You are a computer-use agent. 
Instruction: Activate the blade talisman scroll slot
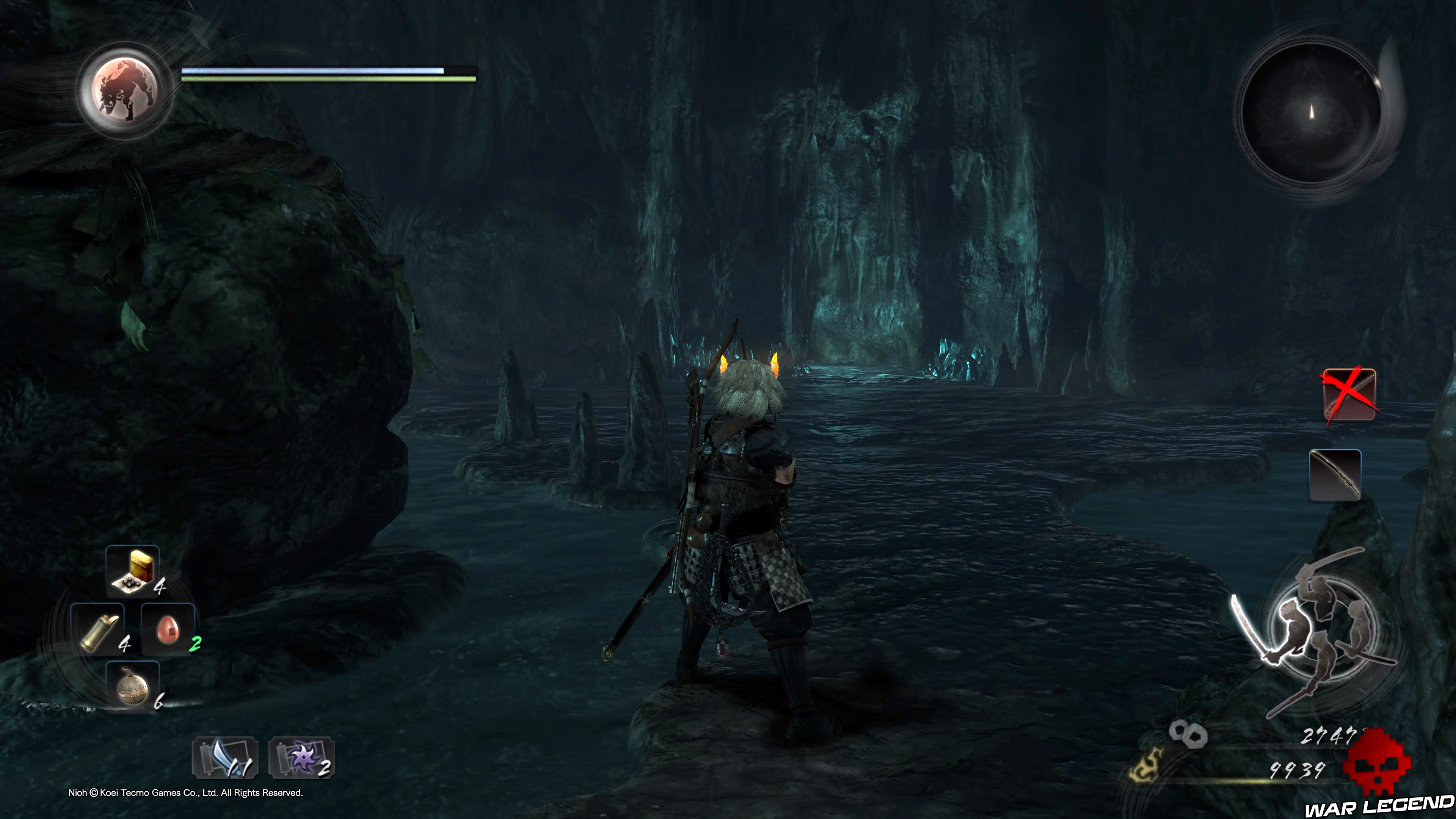click(x=225, y=758)
